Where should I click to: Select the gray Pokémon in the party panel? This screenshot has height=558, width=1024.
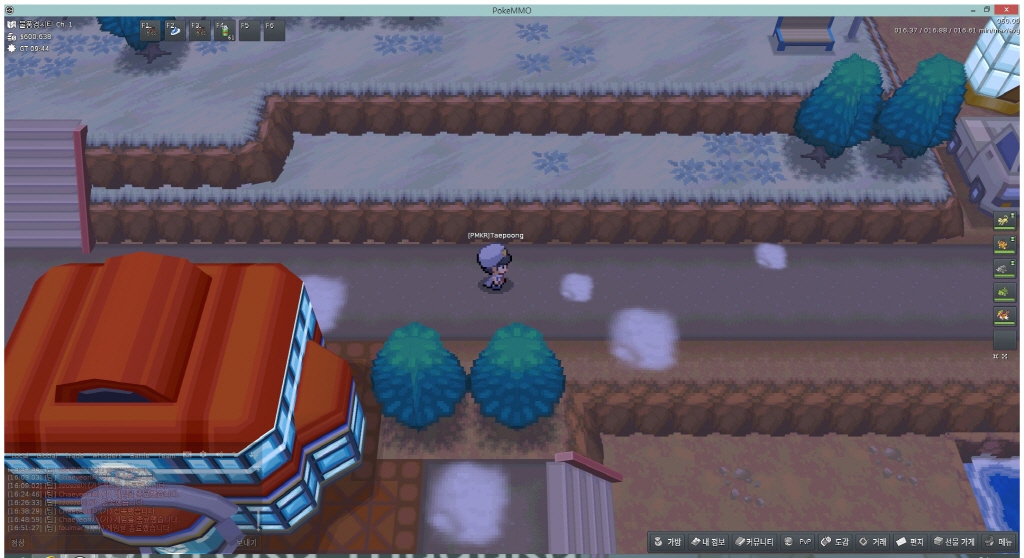tap(1003, 267)
